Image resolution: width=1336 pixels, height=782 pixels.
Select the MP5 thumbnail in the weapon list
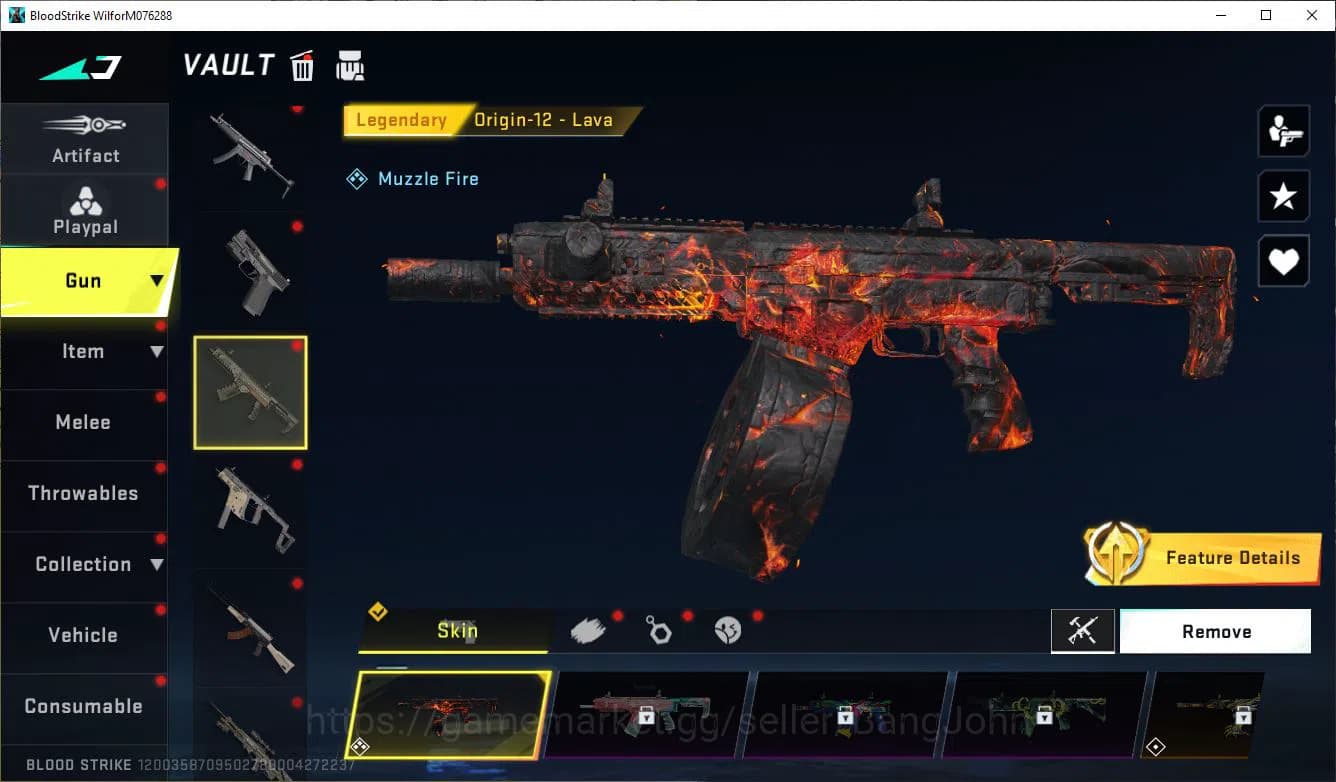250,155
